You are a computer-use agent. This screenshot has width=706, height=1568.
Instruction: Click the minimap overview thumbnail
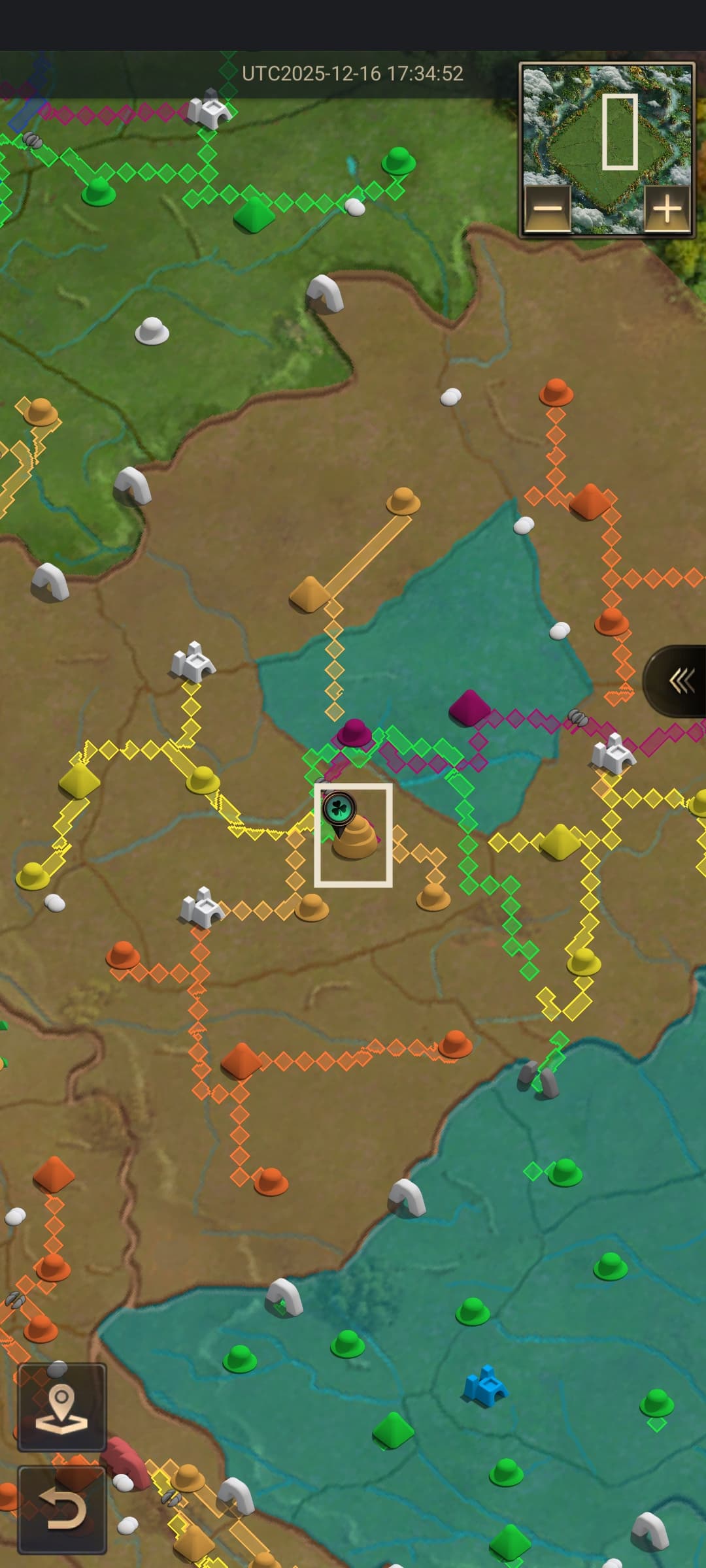[607, 131]
